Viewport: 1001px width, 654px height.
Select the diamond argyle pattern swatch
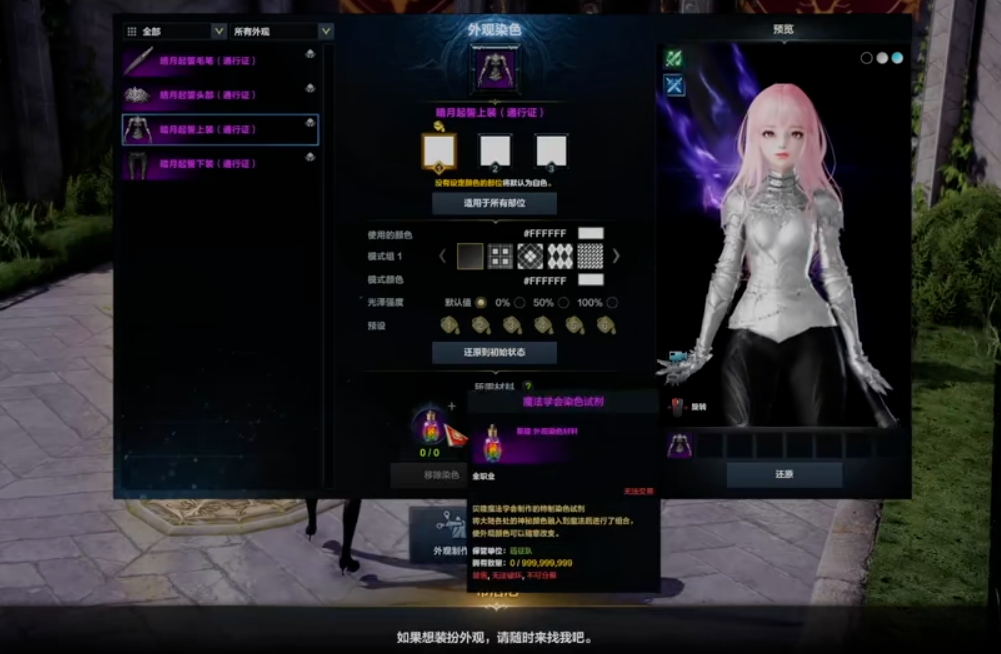tap(560, 257)
